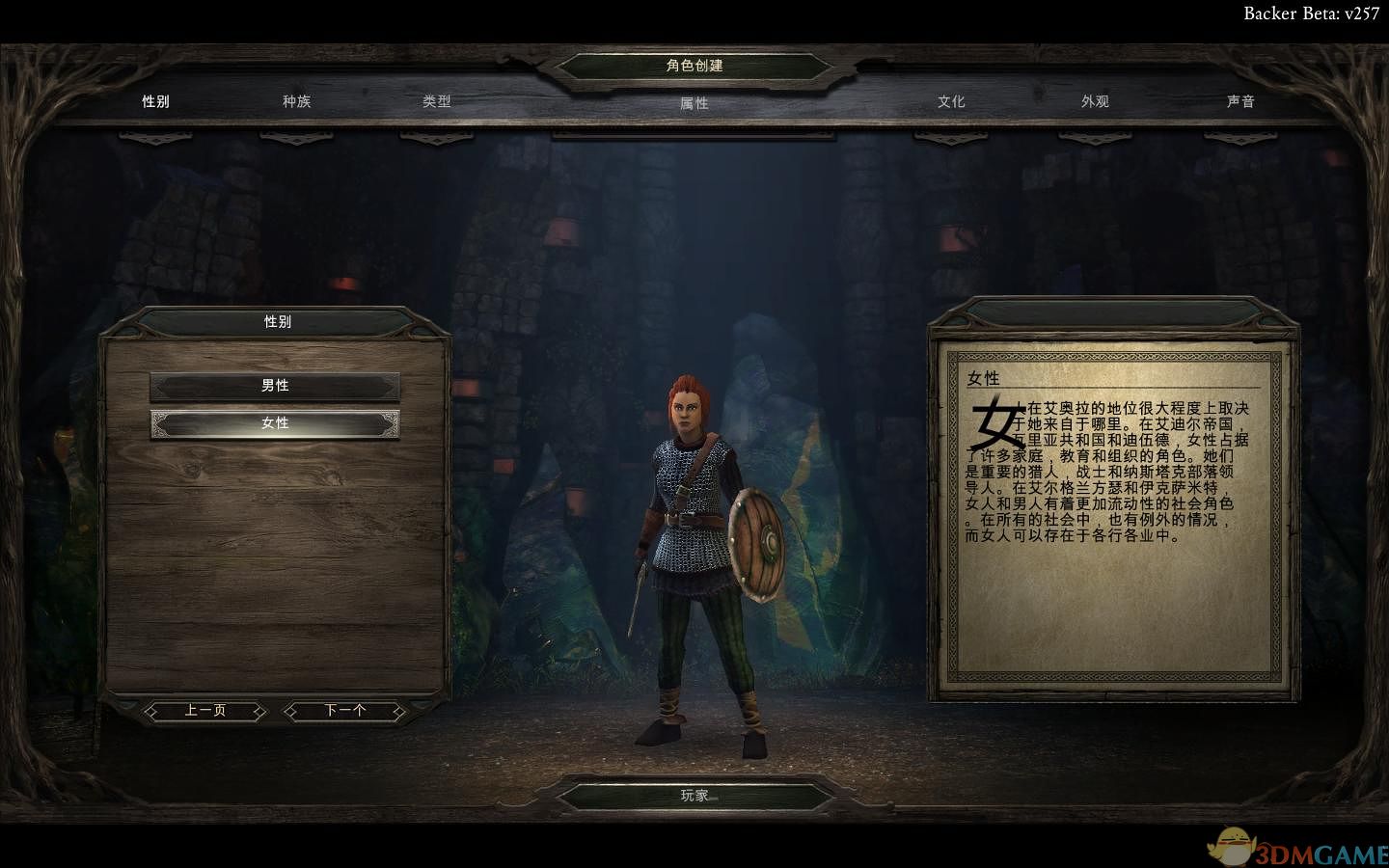Click the 玩家 name field at bottom
Image resolution: width=1389 pixels, height=868 pixels.
[694, 796]
